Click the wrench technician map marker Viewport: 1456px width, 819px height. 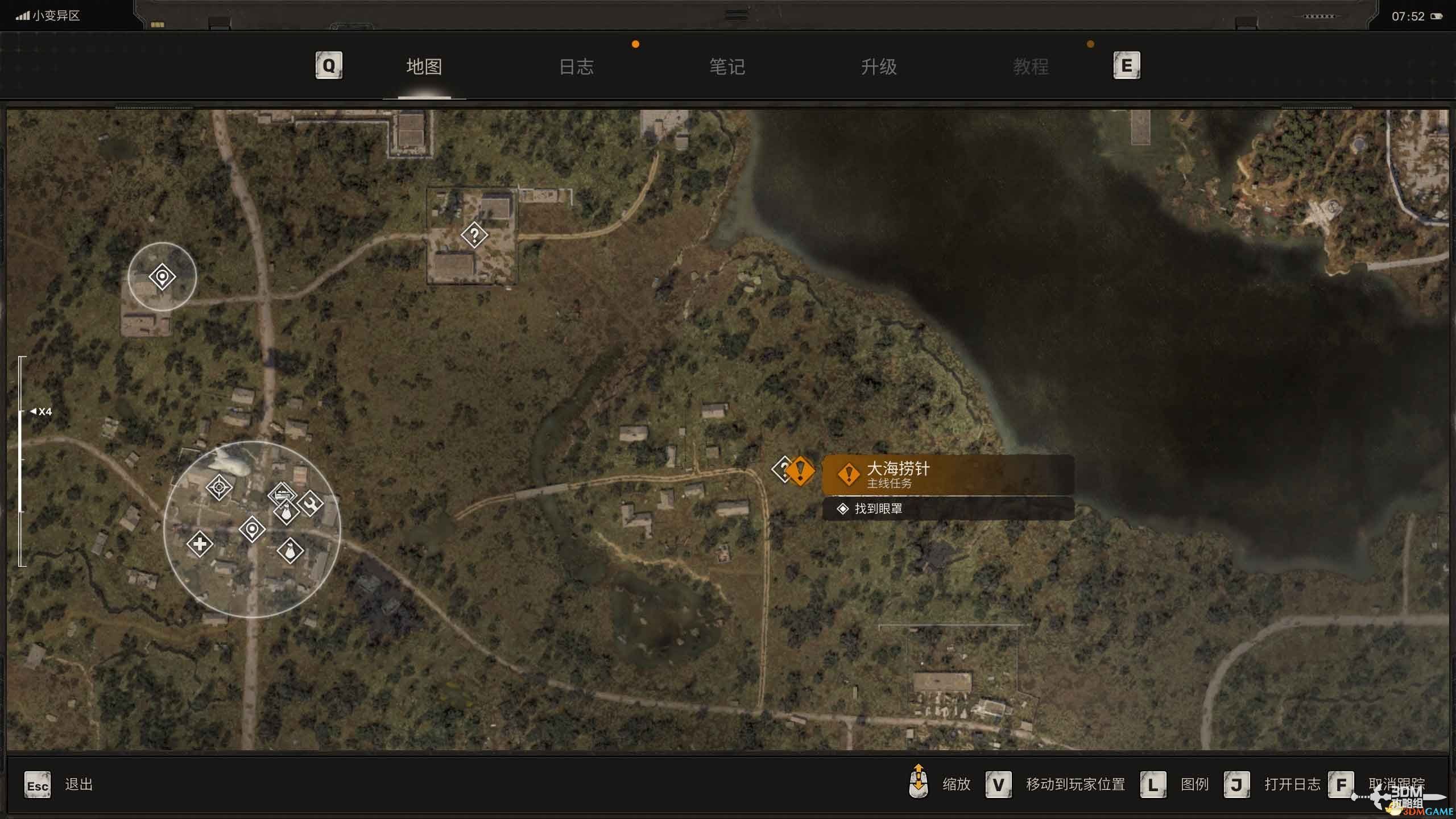[311, 503]
